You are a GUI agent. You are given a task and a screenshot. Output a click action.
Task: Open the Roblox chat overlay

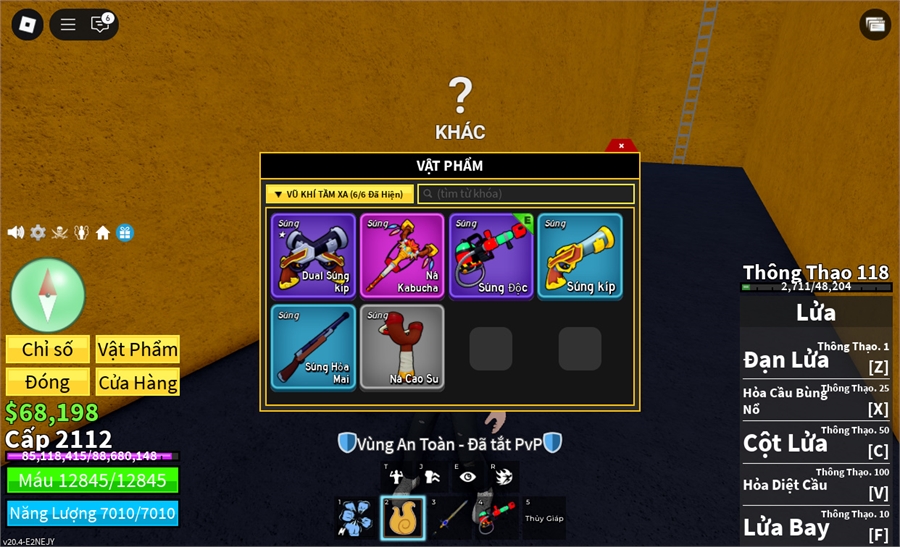(x=100, y=24)
